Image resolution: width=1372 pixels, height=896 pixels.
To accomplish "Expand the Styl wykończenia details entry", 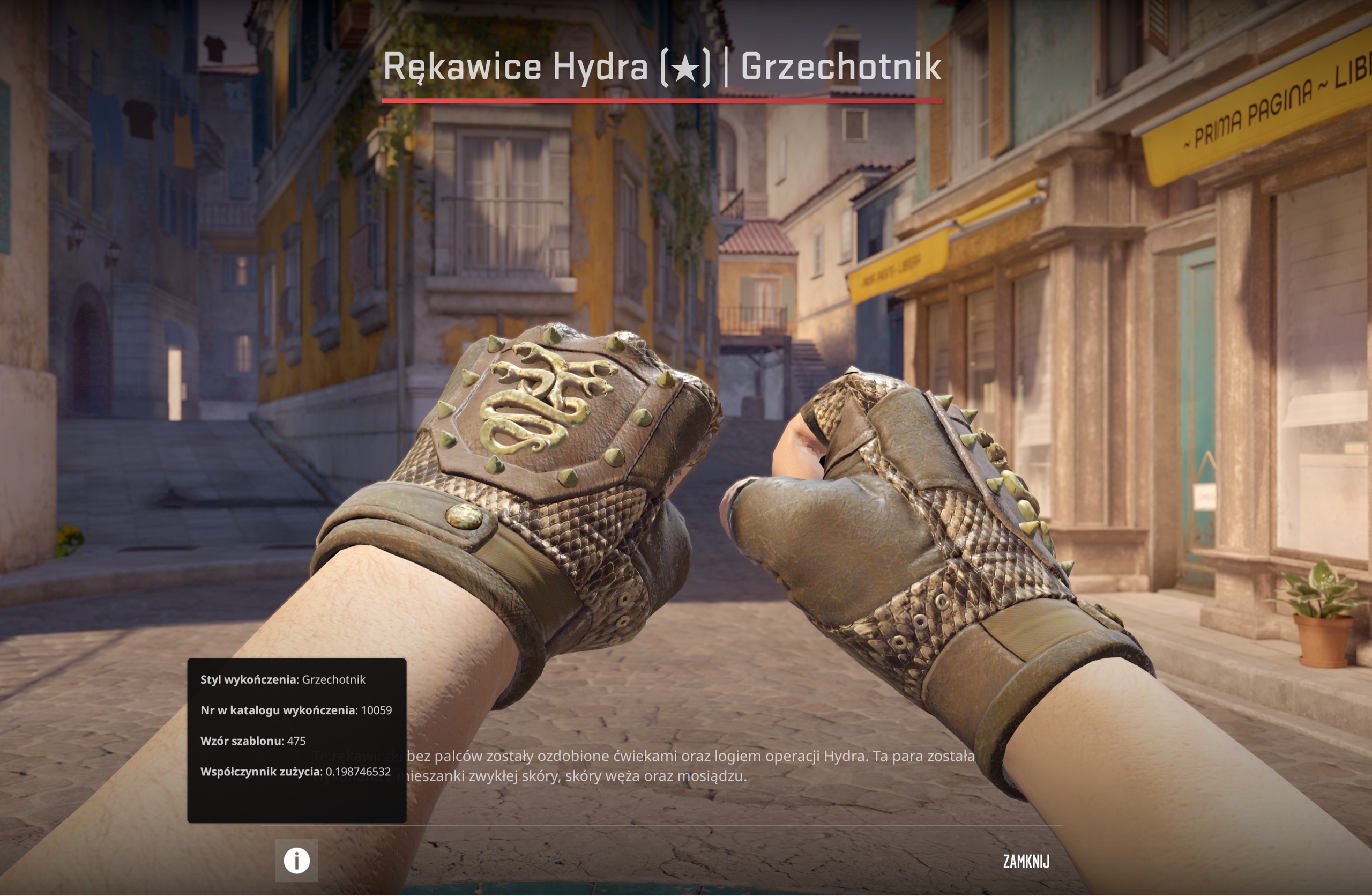I will (284, 679).
